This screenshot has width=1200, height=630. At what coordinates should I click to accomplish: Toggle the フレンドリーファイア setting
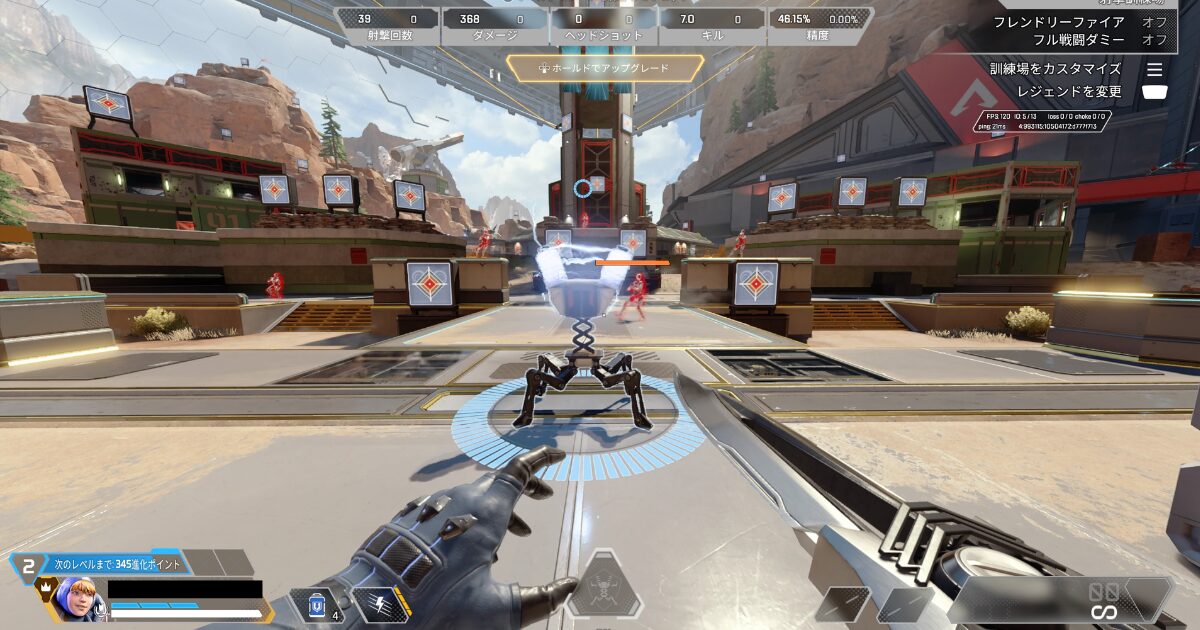[1058, 21]
